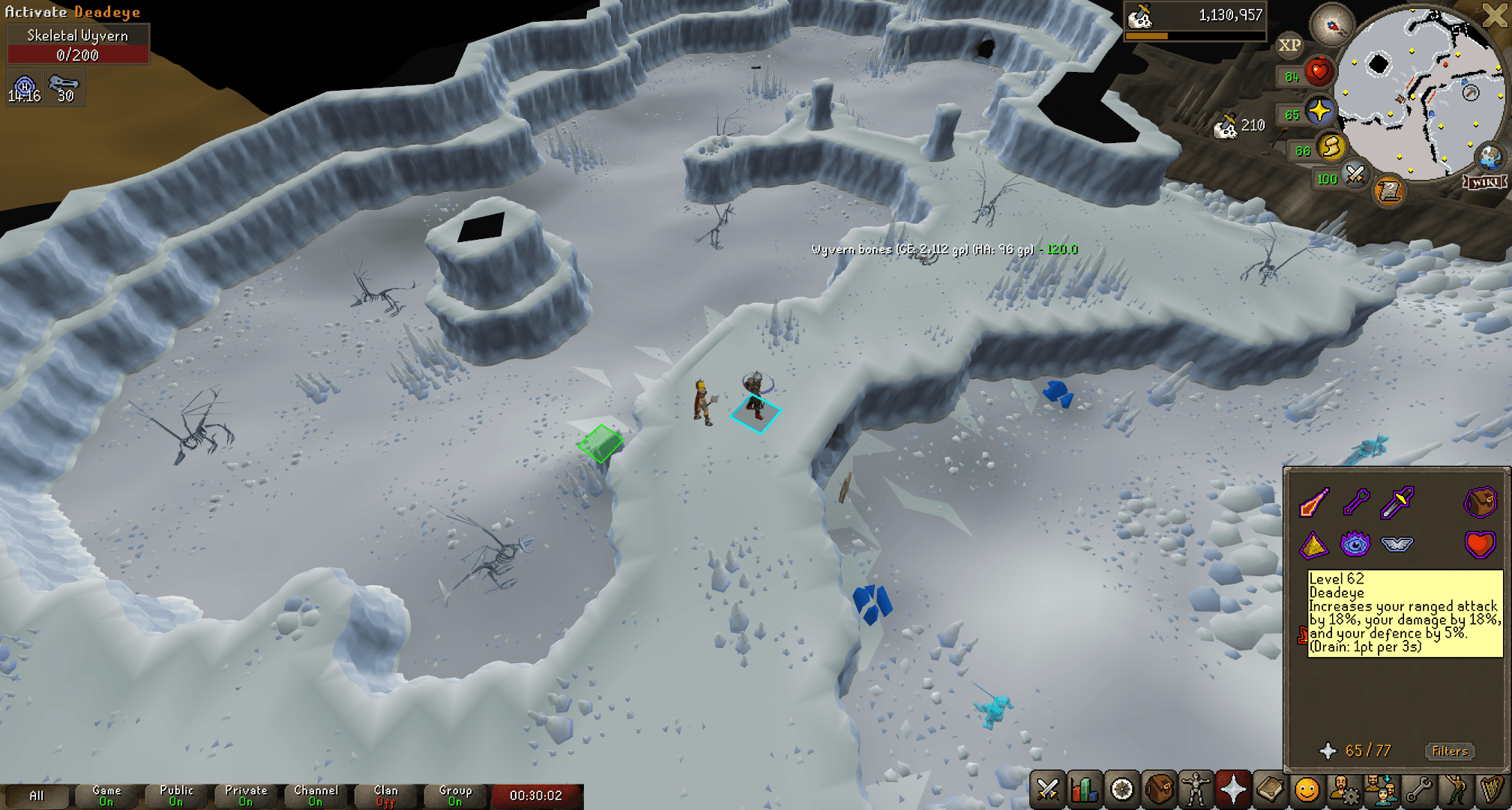Toggle run mode on the energy orb
The height and width of the screenshot is (810, 1512).
click(1331, 148)
